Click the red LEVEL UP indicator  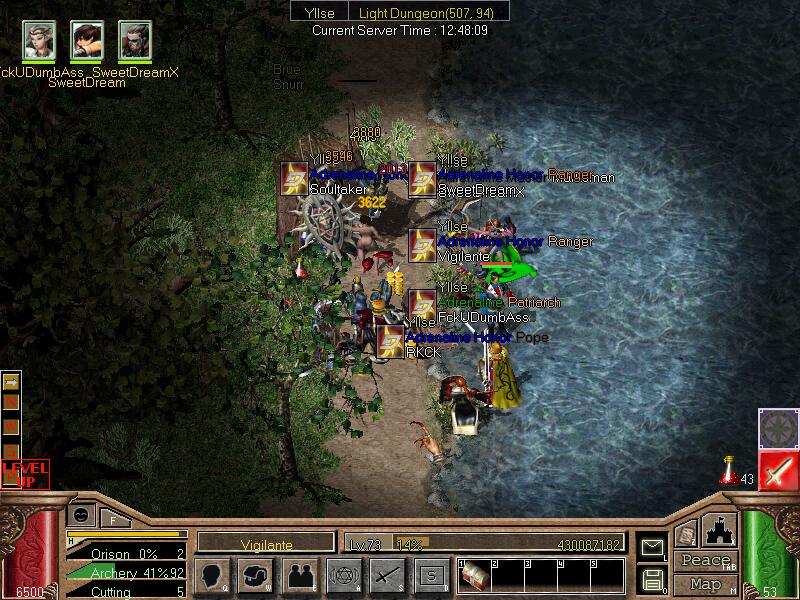(x=24, y=473)
